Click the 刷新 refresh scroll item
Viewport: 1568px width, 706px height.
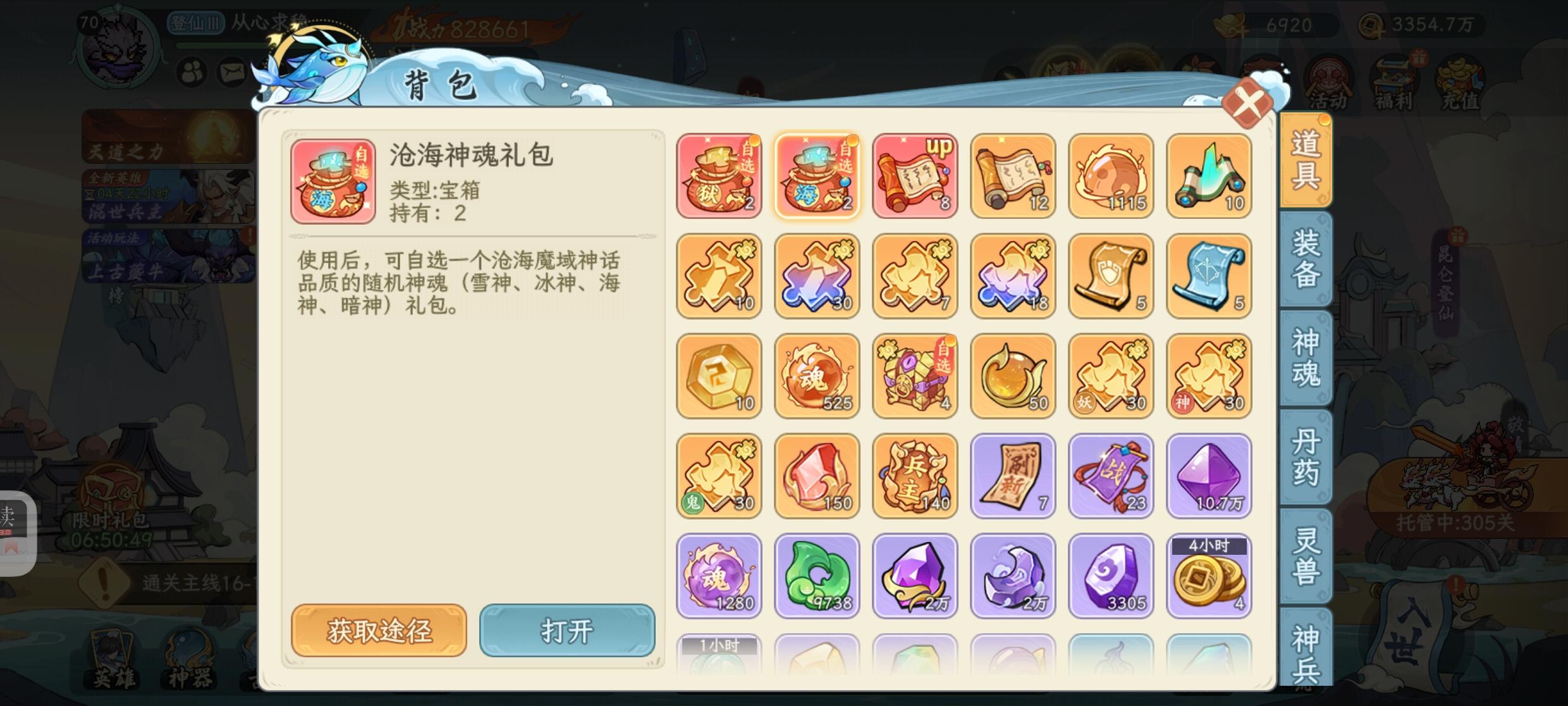(1013, 476)
